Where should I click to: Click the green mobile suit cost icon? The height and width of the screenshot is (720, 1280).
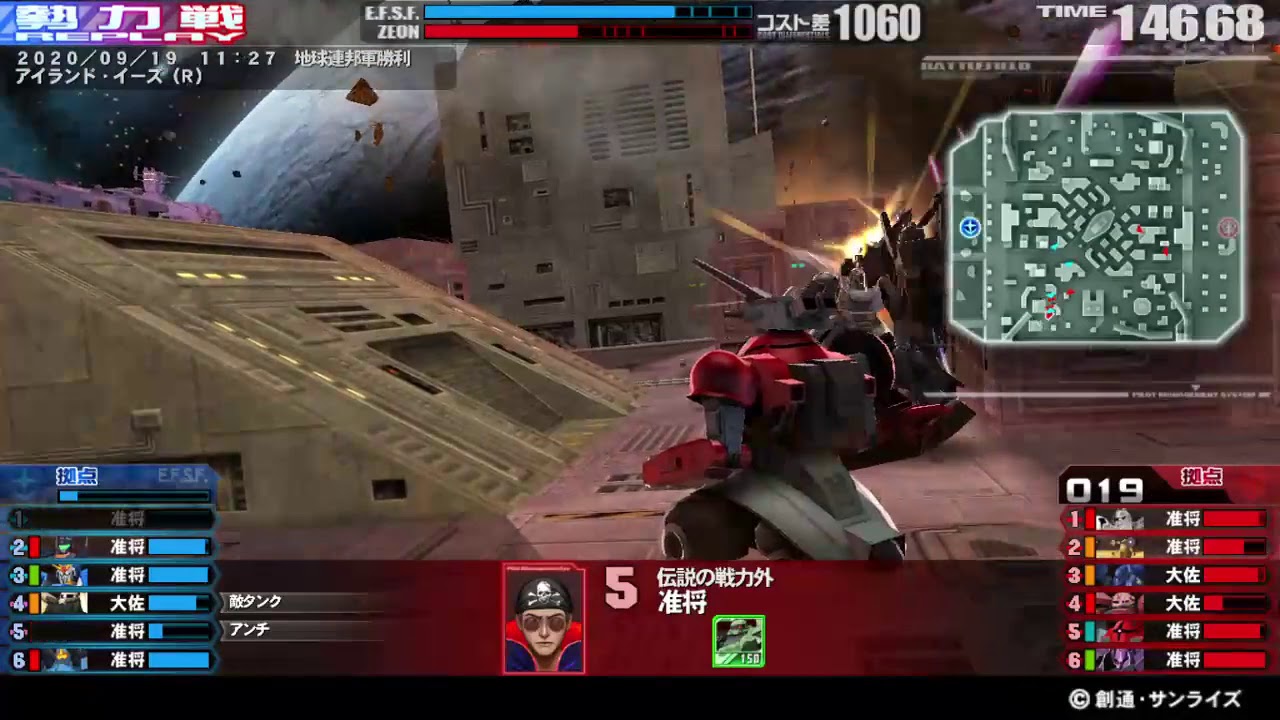pyautogui.click(x=738, y=641)
